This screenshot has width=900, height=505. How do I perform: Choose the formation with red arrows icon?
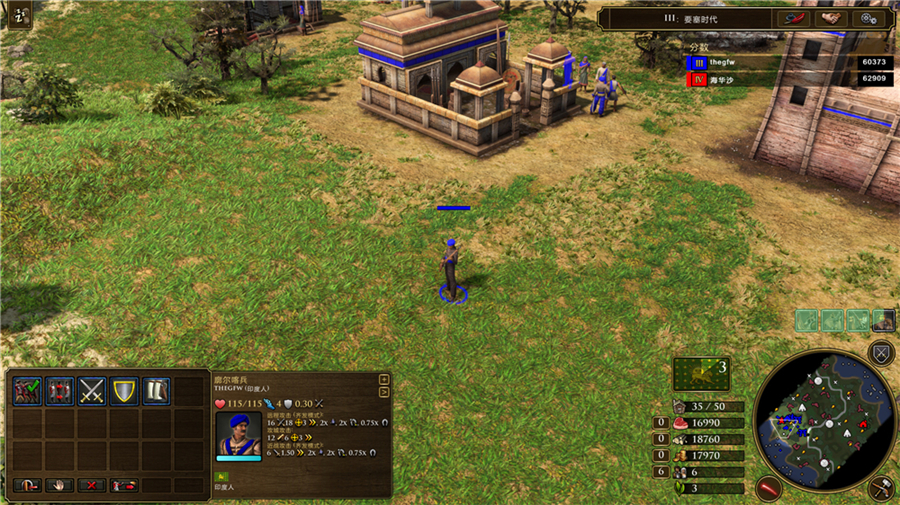pyautogui.click(x=60, y=390)
